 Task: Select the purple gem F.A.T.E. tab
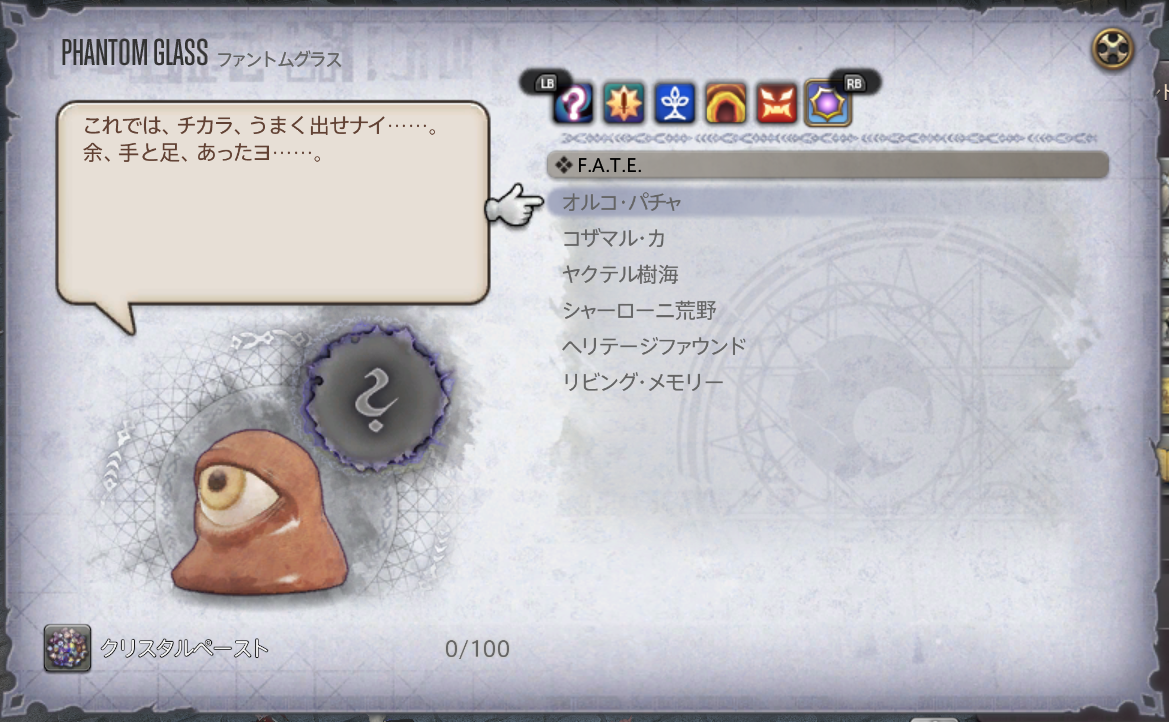coord(828,103)
